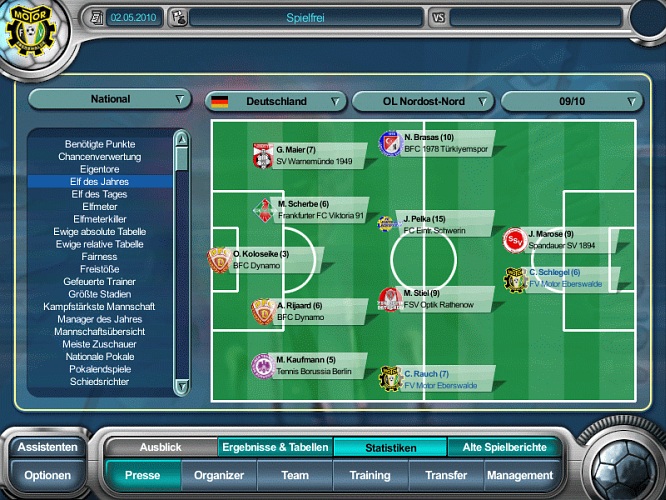Open the Transfer section
The width and height of the screenshot is (666, 500).
click(x=445, y=476)
